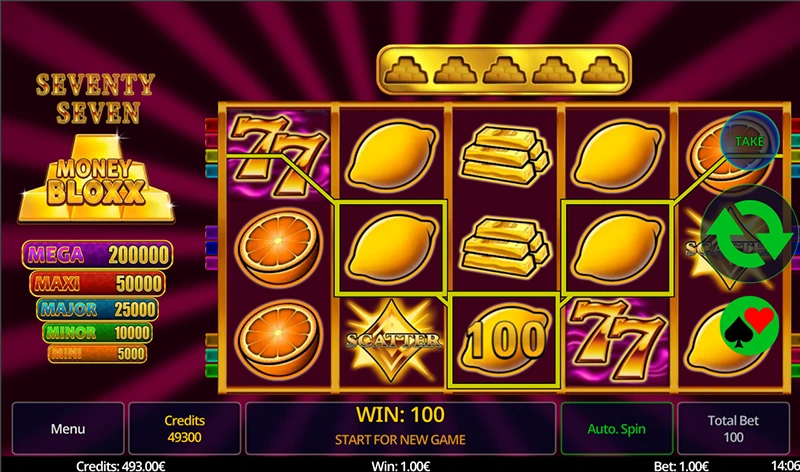Open the Menu button
This screenshot has height=472, width=800.
tap(68, 429)
